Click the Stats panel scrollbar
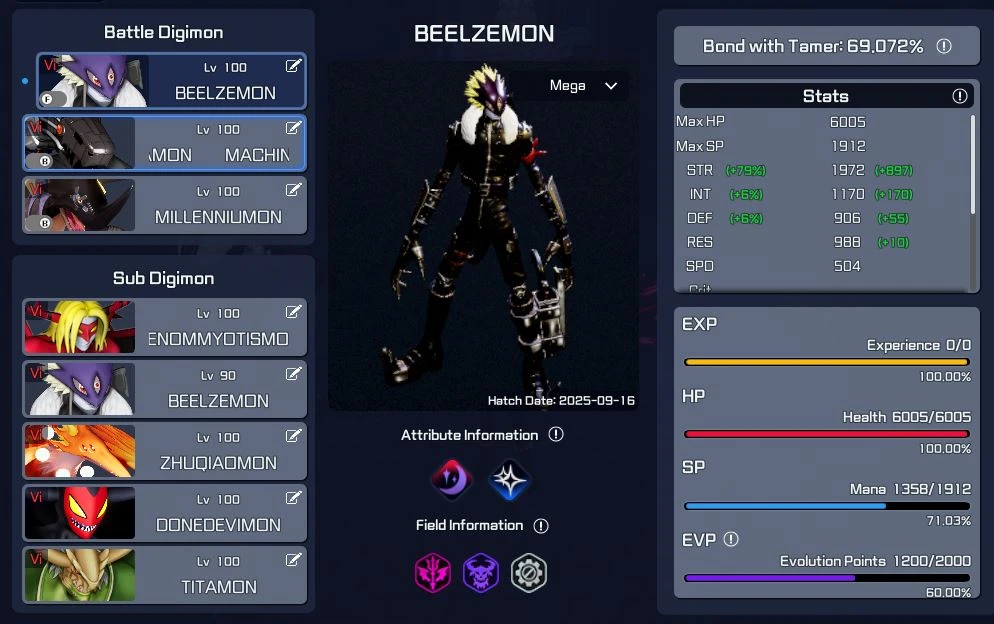Image resolution: width=994 pixels, height=624 pixels. click(x=972, y=165)
